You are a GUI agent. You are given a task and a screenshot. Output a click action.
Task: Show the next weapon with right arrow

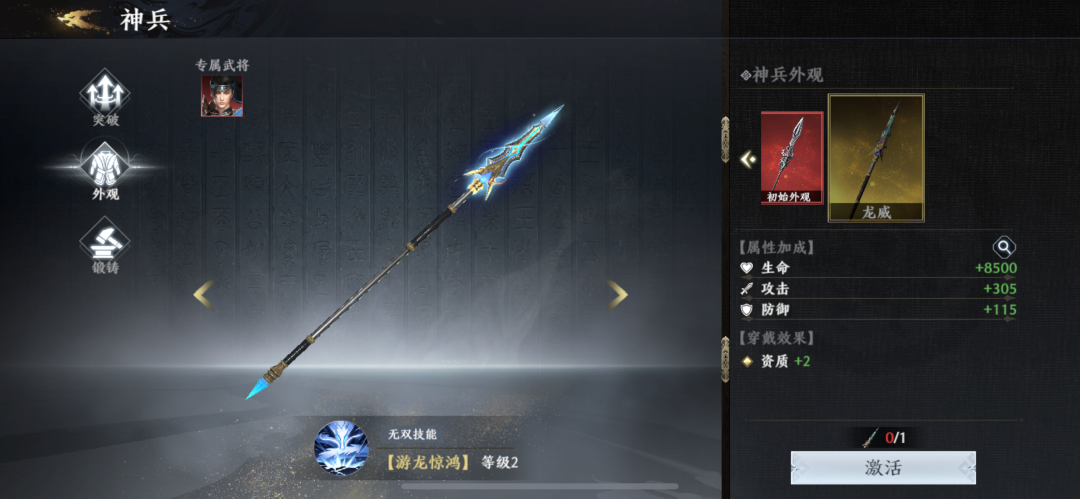click(618, 294)
